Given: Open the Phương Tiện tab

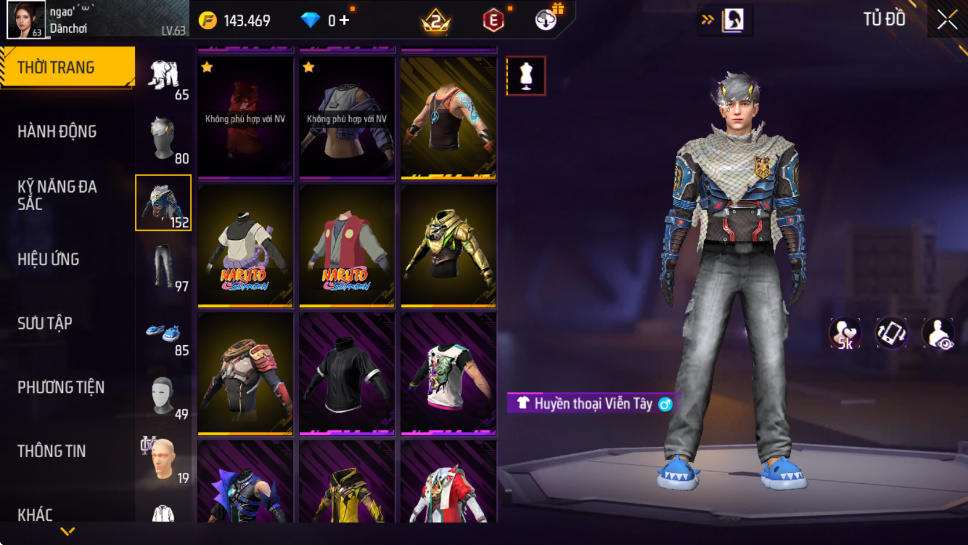Looking at the screenshot, I should (61, 387).
